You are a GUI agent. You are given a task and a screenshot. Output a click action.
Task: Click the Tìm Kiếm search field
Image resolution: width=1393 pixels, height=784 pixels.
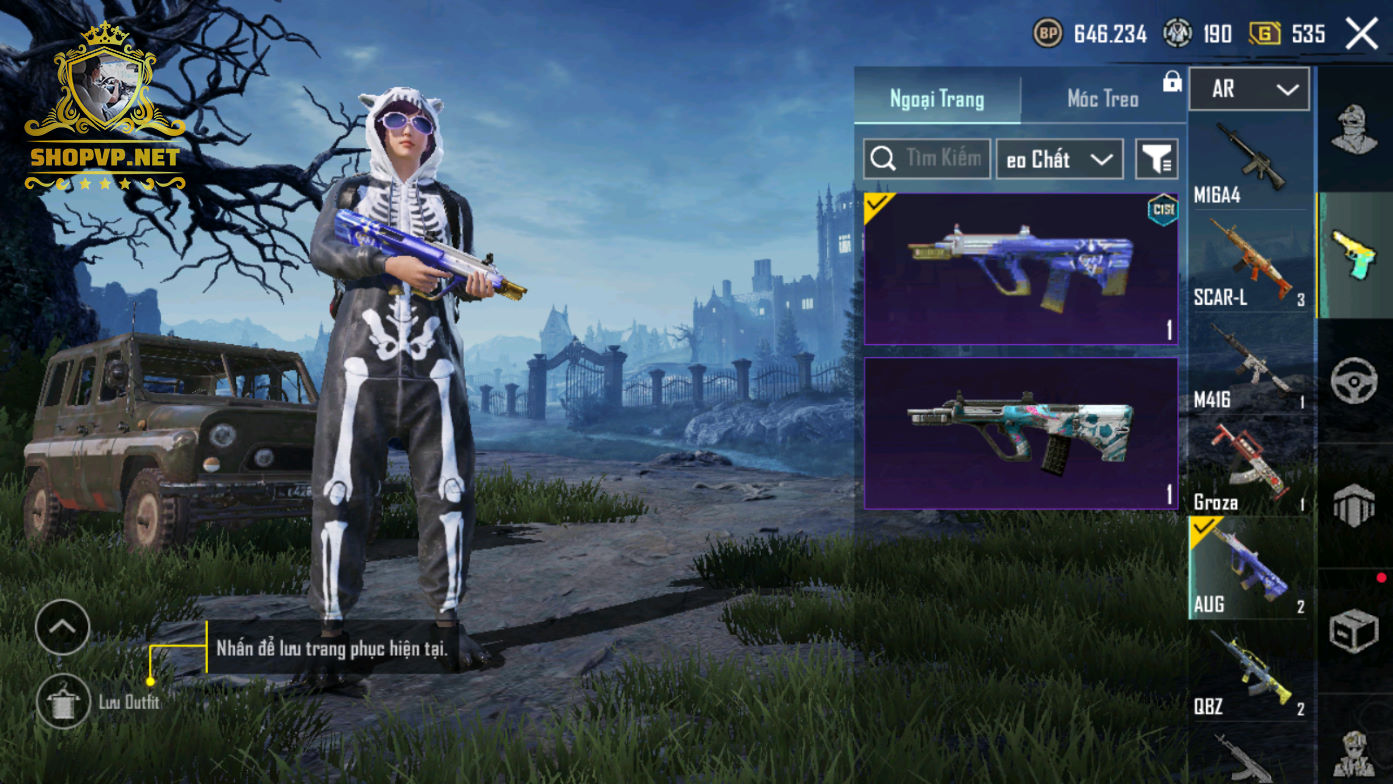click(x=928, y=159)
